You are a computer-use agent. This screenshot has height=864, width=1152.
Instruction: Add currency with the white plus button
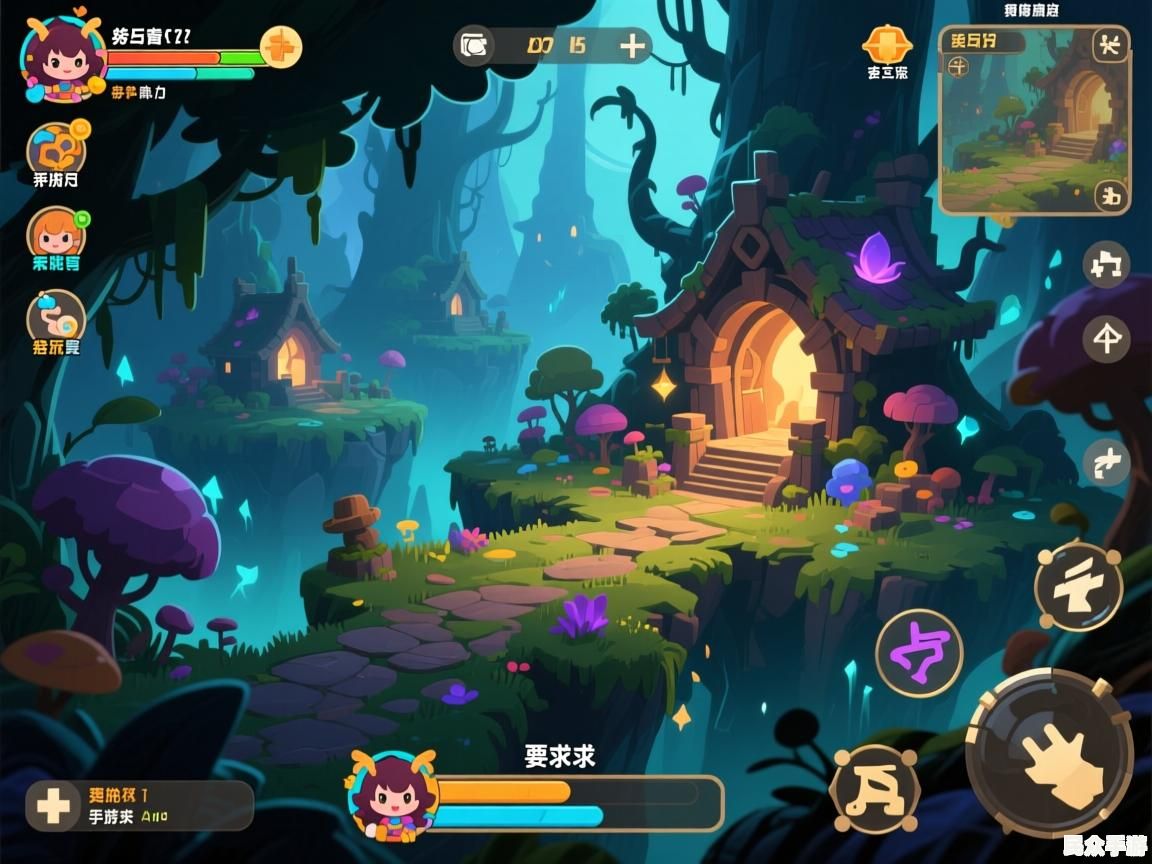coord(632,46)
